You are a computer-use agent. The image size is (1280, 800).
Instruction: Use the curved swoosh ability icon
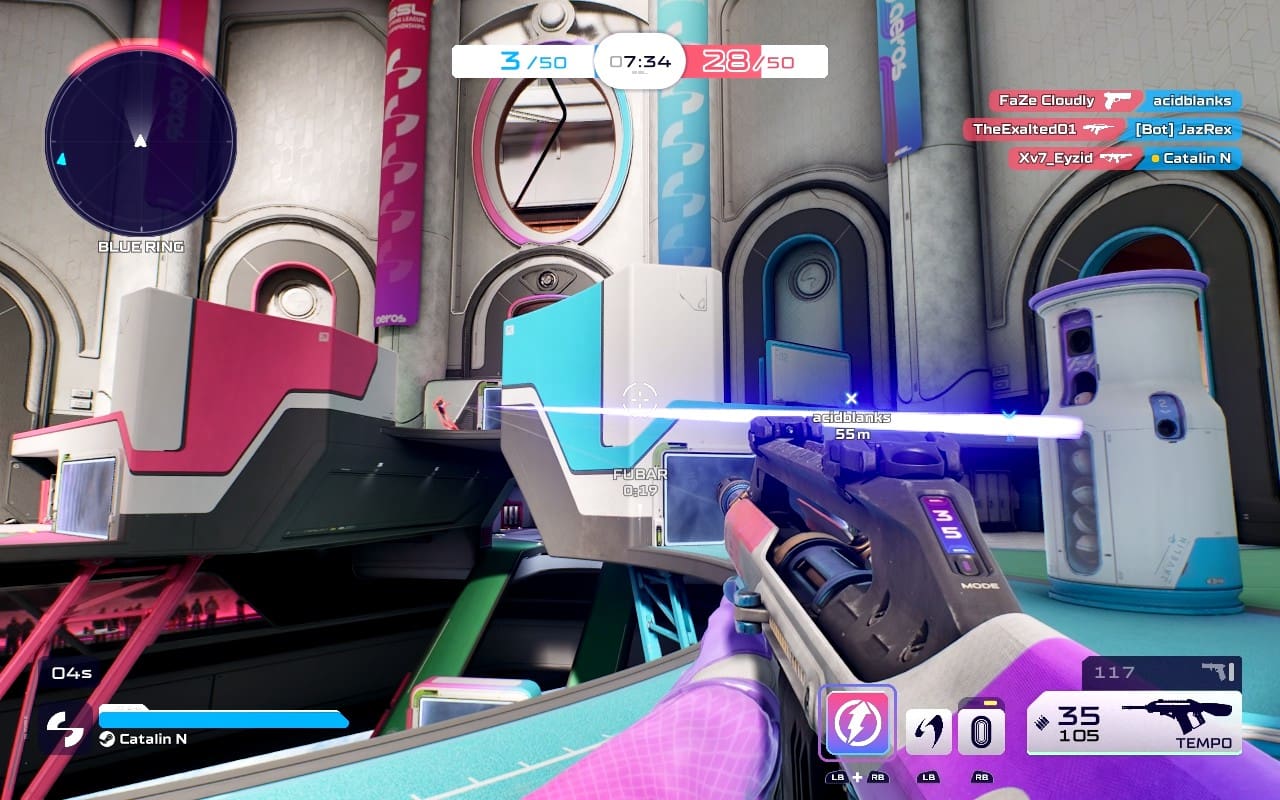click(928, 731)
